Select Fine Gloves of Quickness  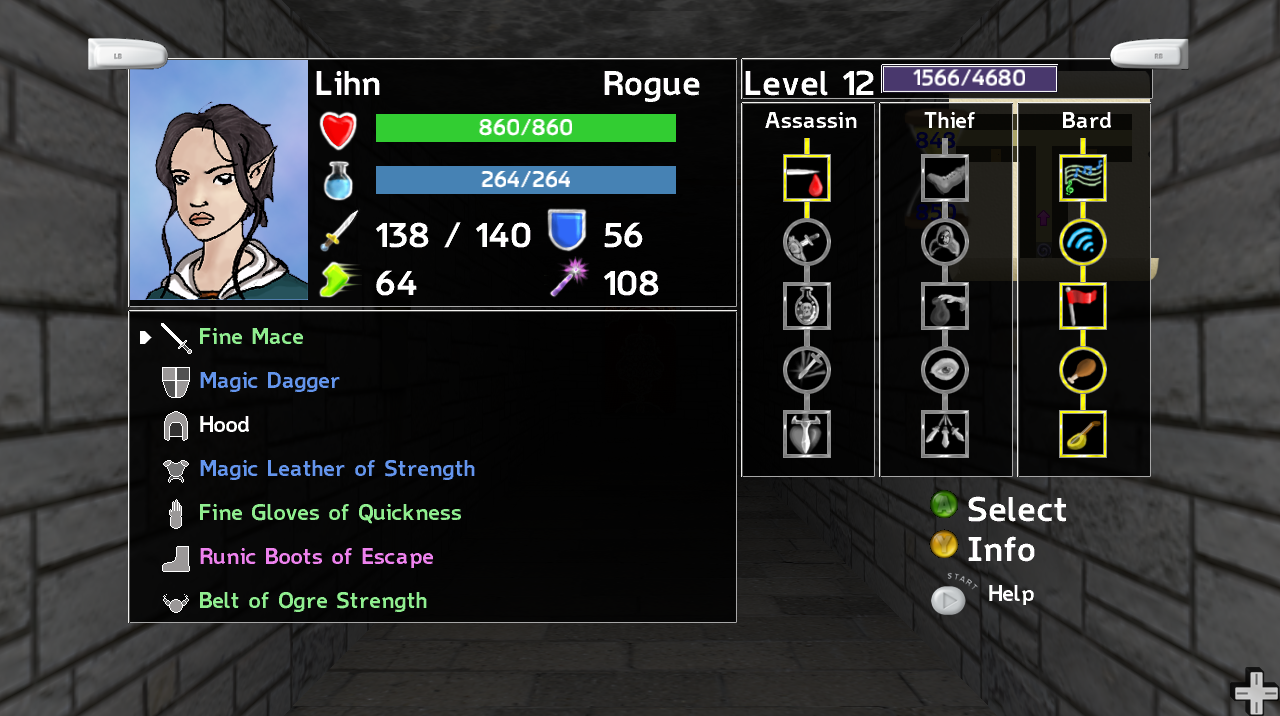pyautogui.click(x=329, y=513)
